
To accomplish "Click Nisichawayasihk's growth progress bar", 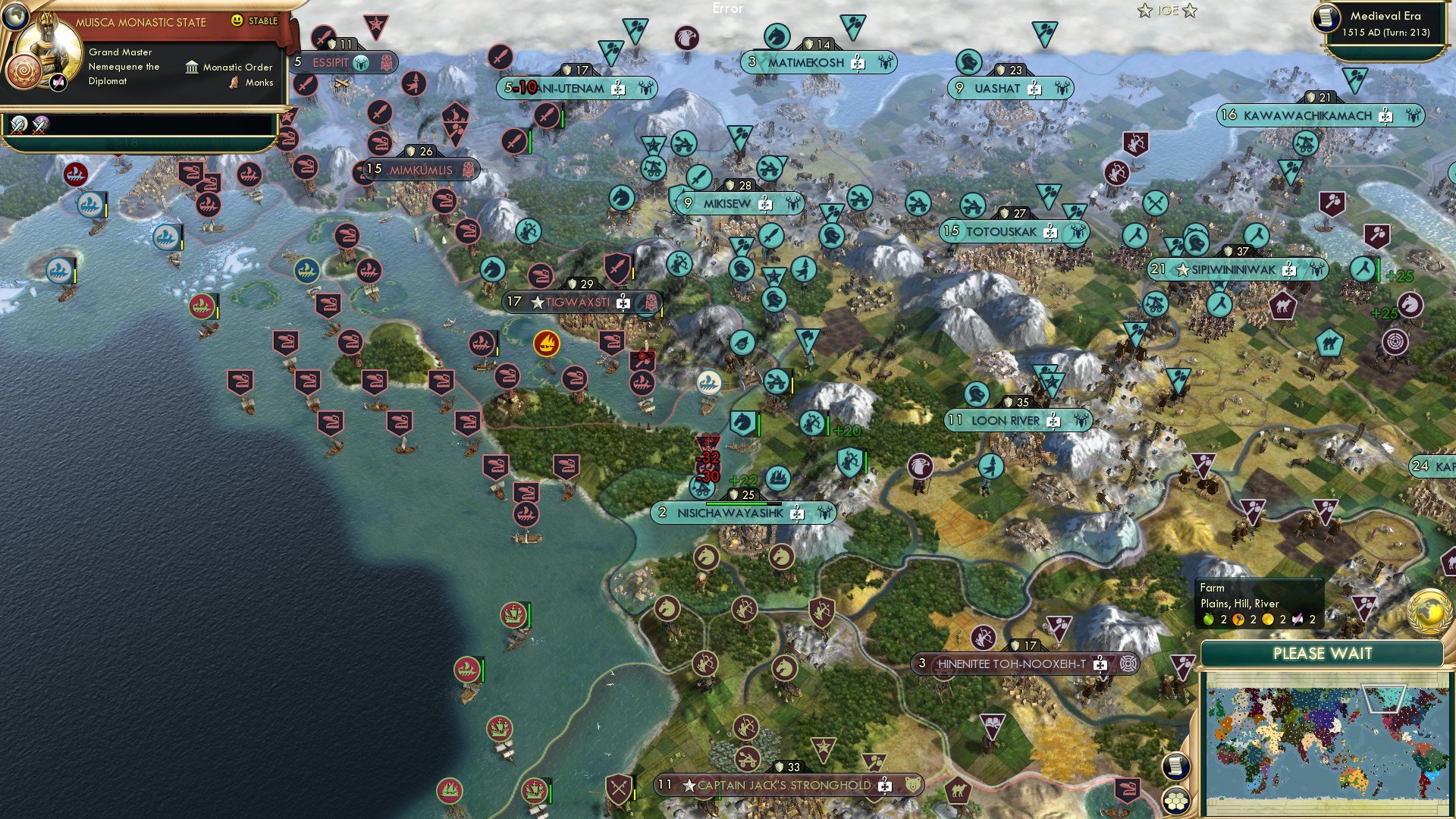I will (744, 504).
